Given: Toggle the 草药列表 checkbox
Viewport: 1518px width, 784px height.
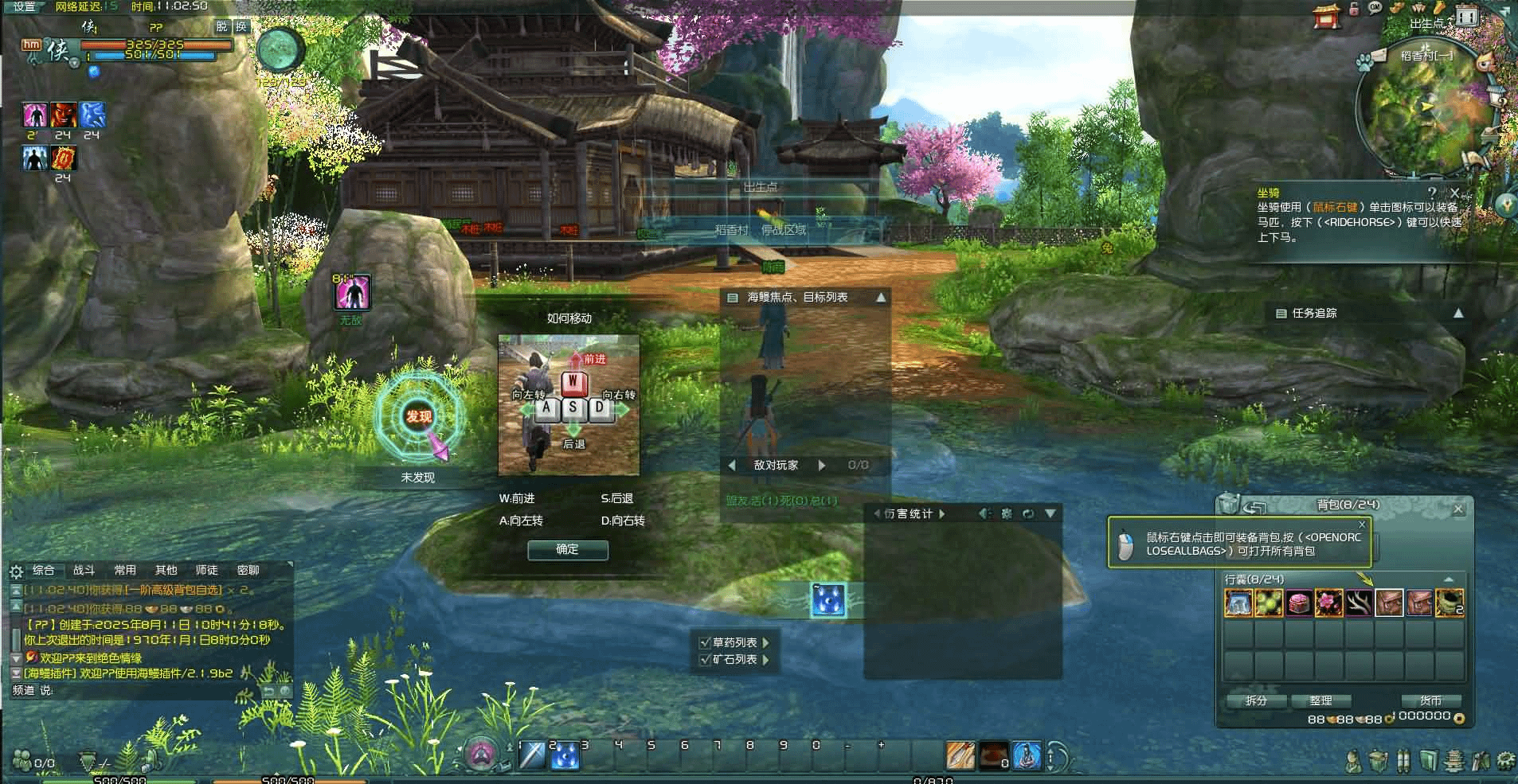Looking at the screenshot, I should 704,642.
